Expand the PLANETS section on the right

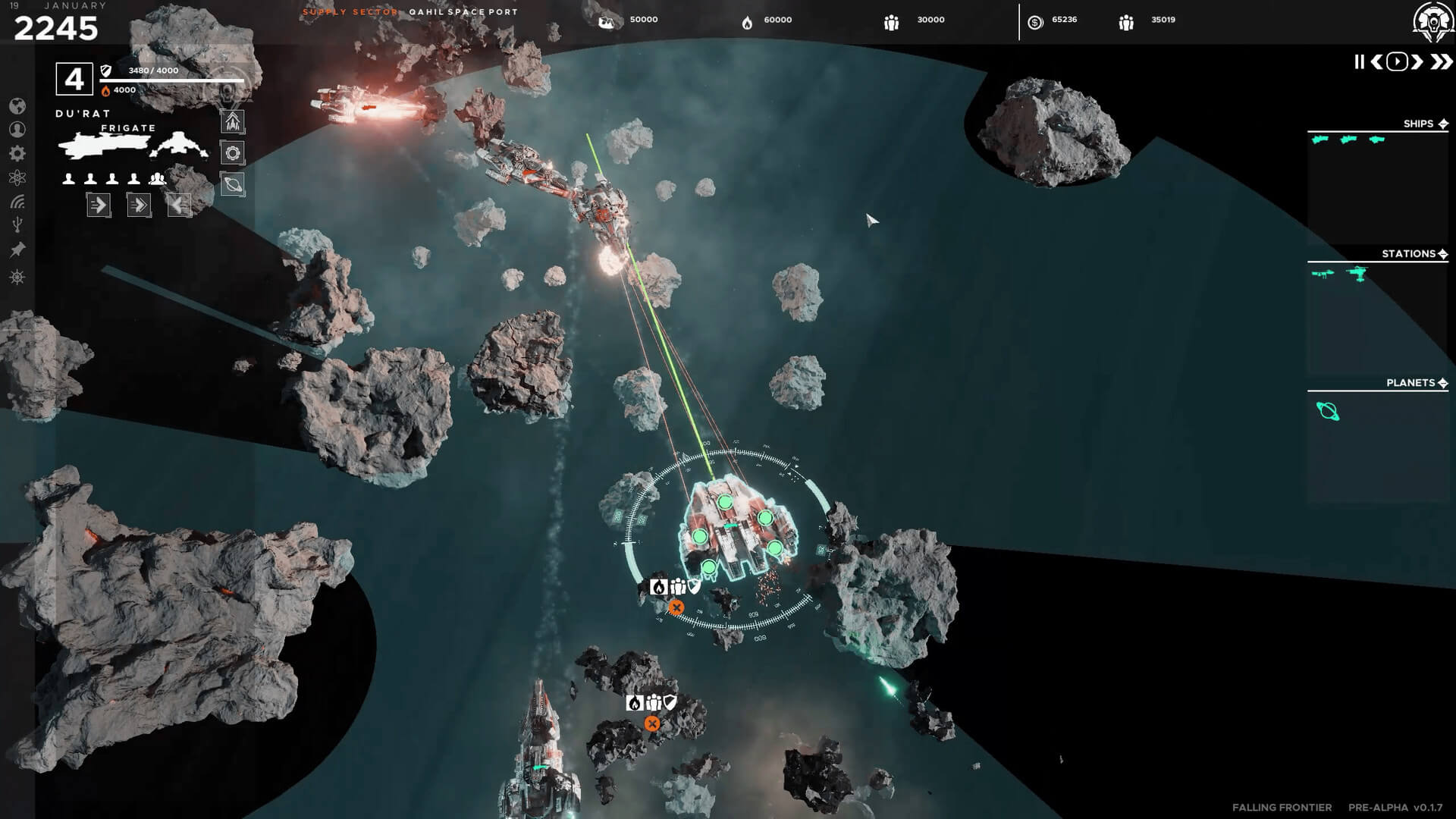1445,383
